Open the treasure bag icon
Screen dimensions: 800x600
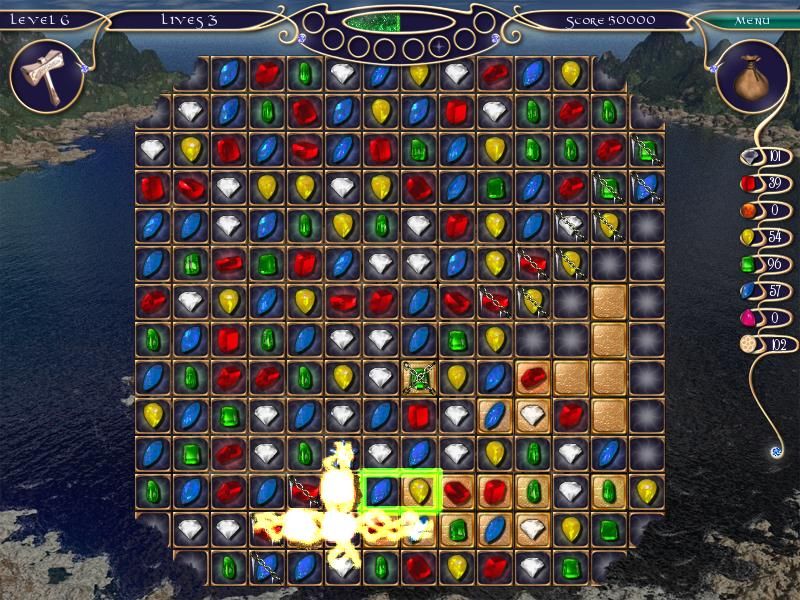click(x=752, y=79)
